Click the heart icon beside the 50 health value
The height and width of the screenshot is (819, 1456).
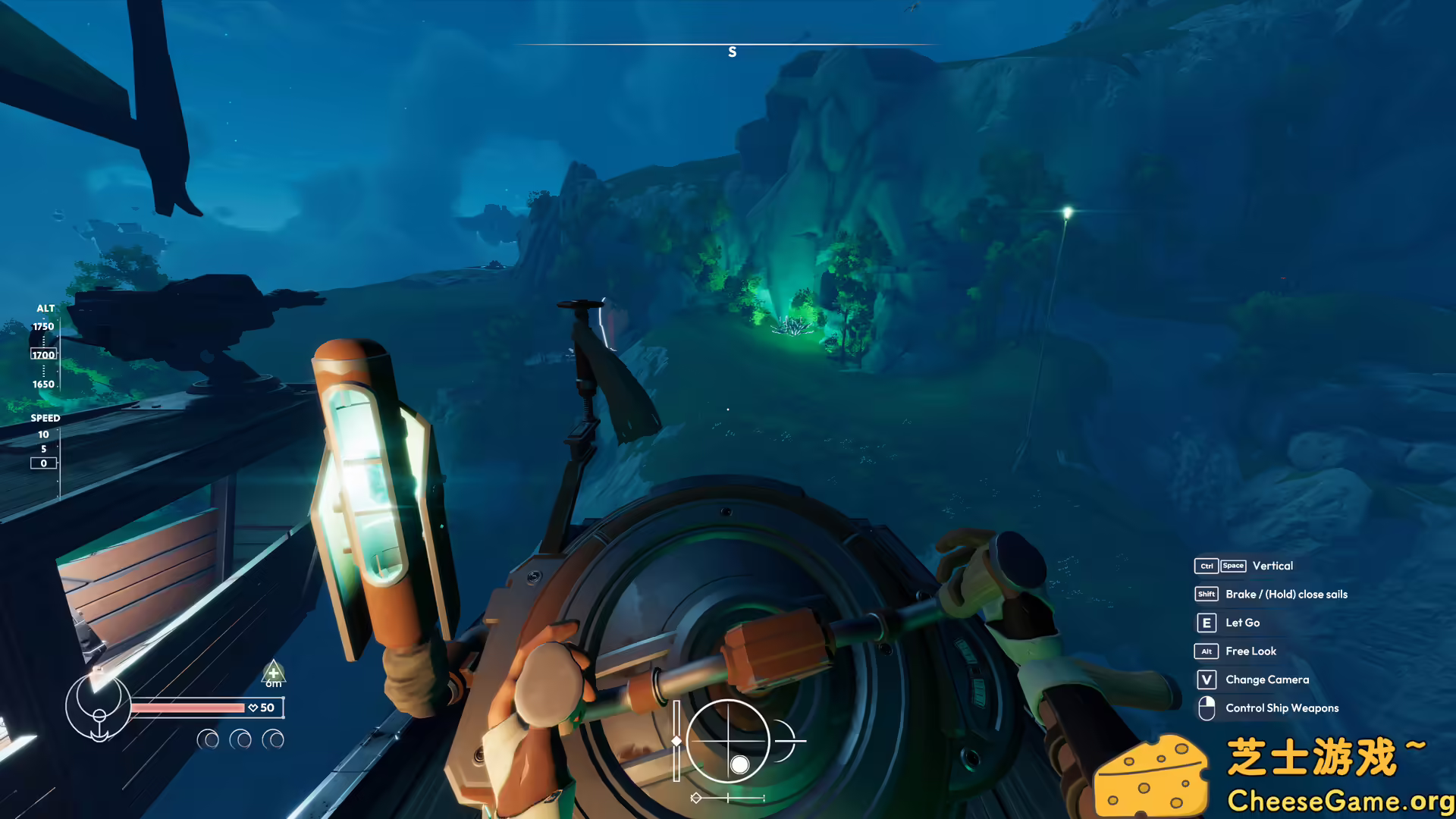253,707
